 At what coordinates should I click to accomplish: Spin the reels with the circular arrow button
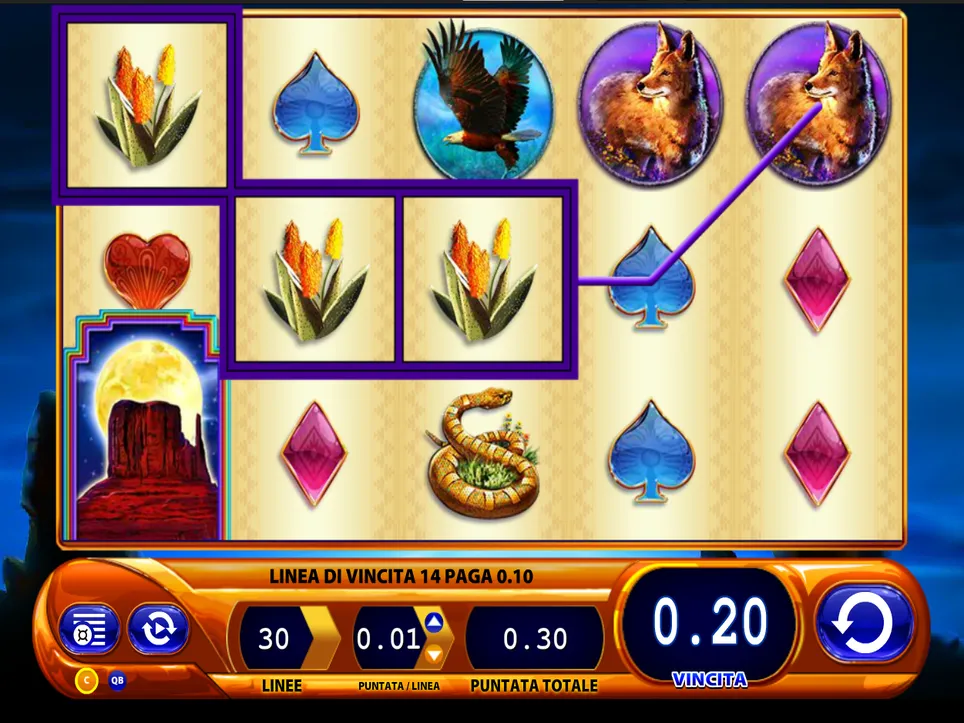[x=865, y=625]
